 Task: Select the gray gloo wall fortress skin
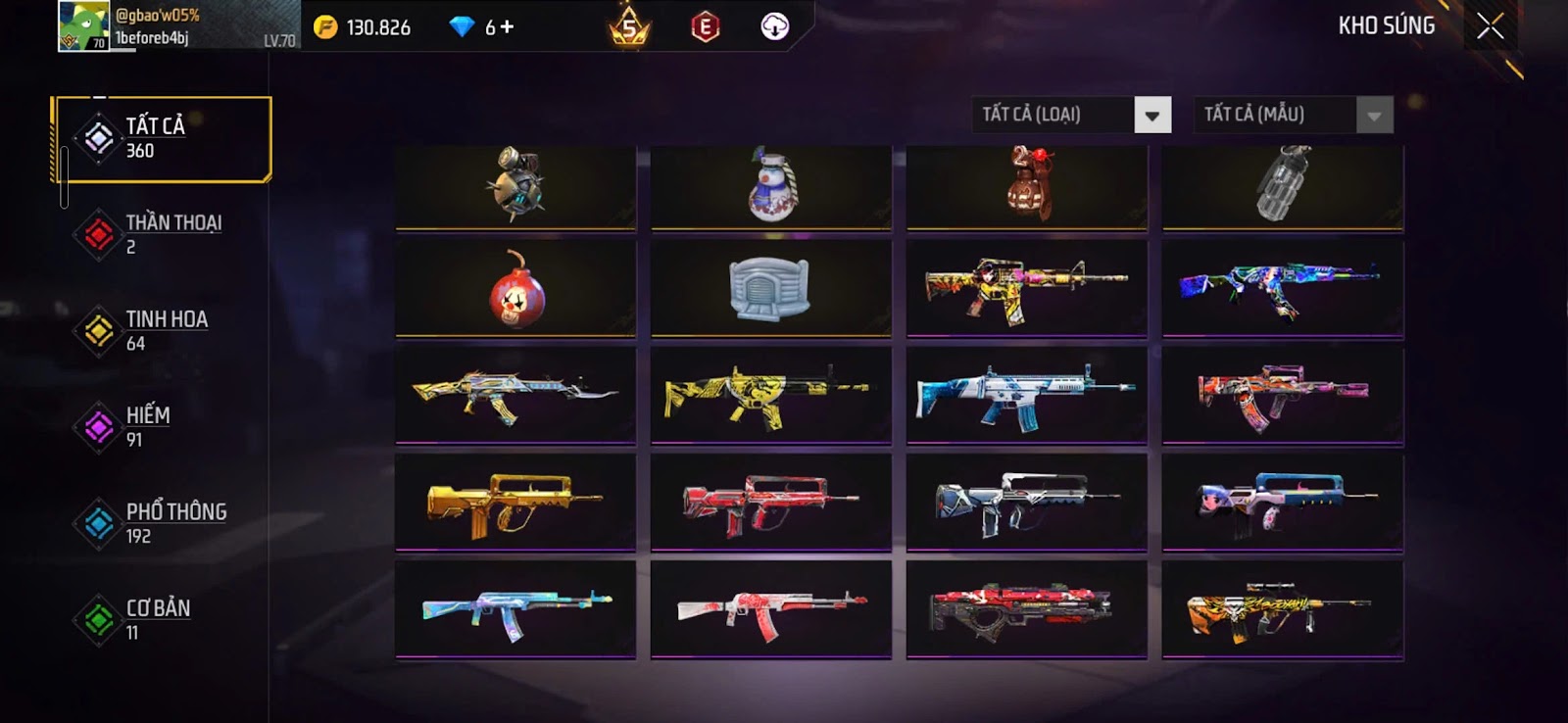pos(771,289)
